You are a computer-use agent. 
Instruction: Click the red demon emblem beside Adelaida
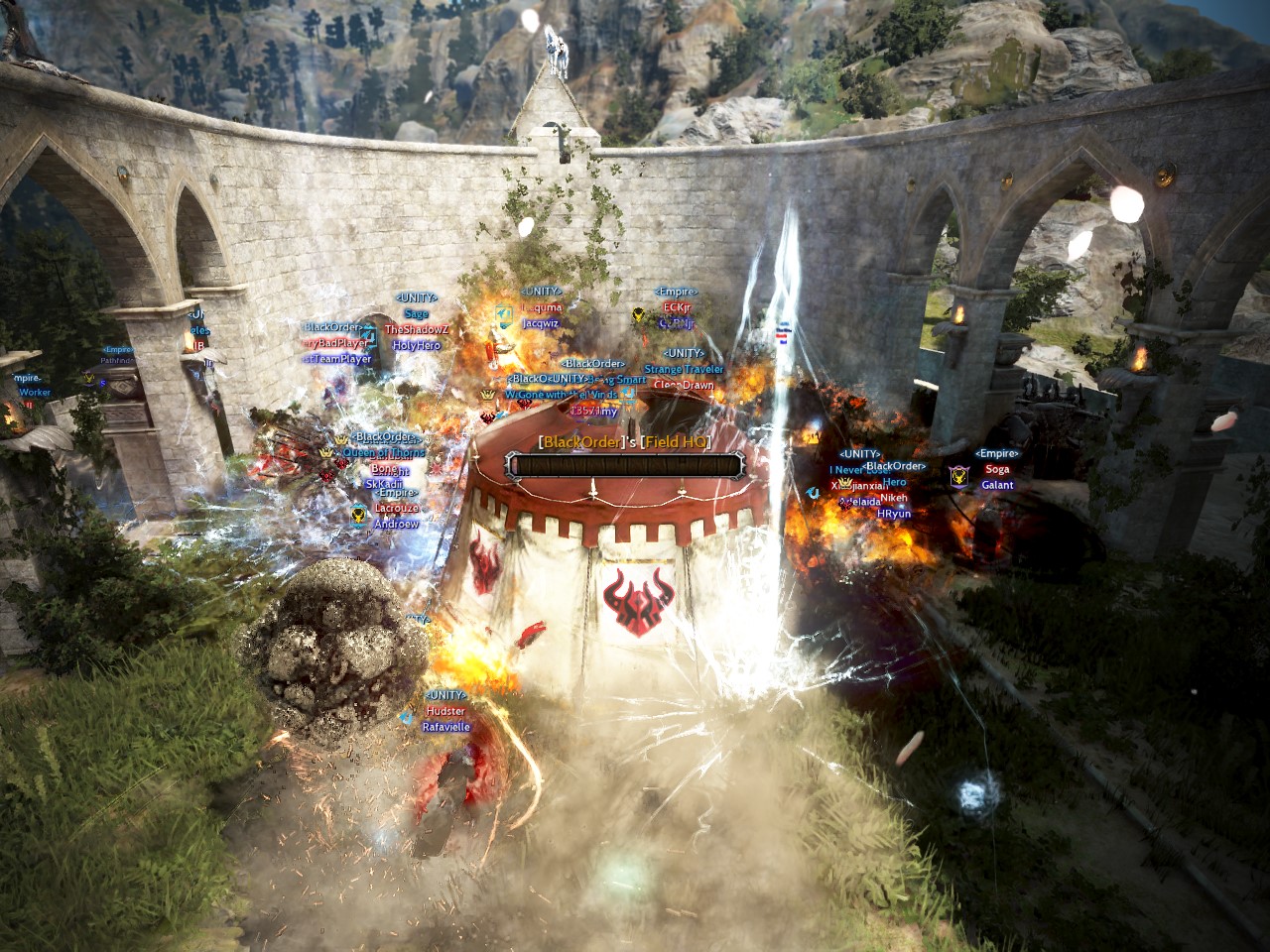[x=845, y=506]
